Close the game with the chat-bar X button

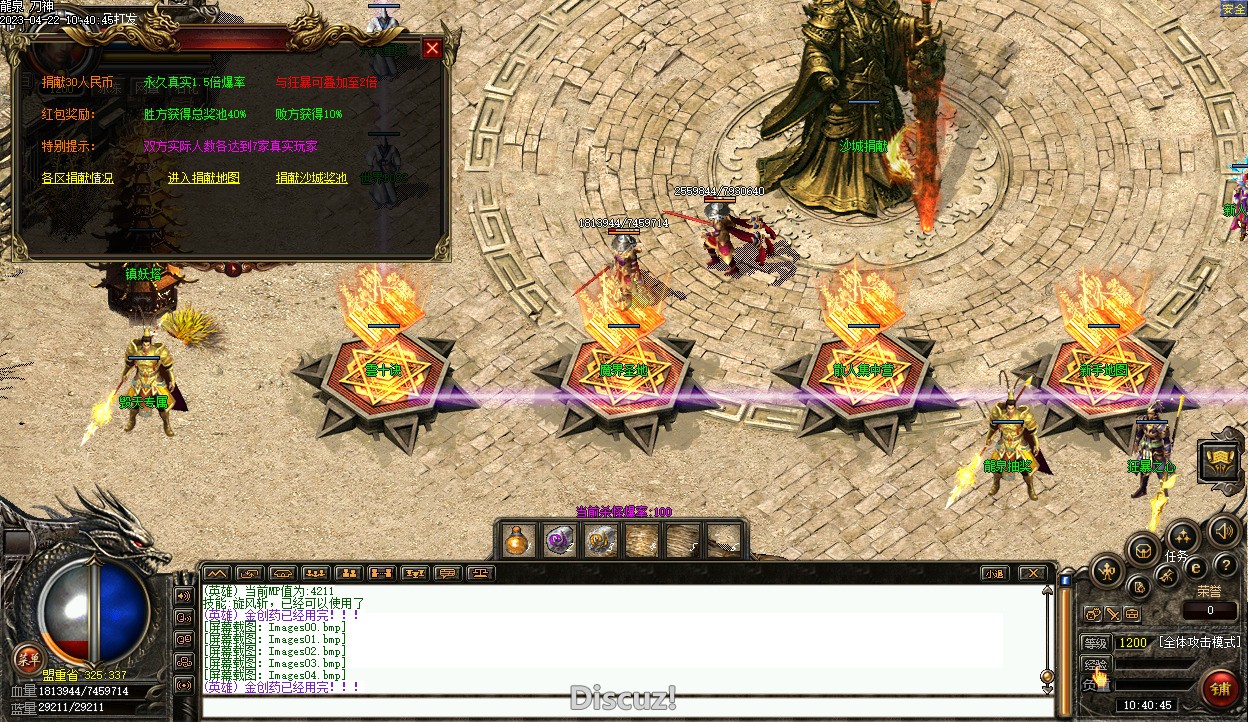click(1031, 573)
